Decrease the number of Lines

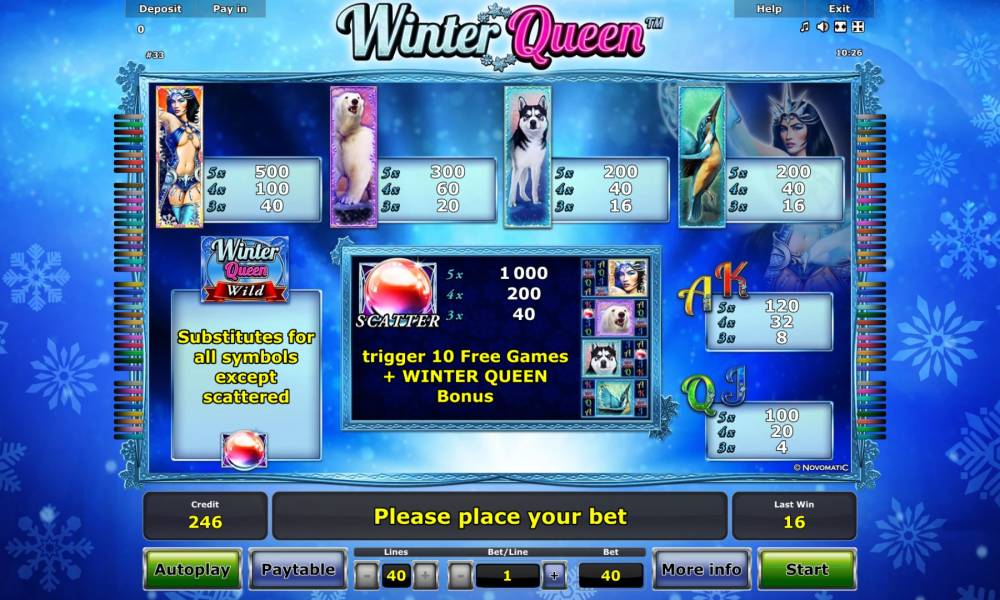click(x=367, y=575)
